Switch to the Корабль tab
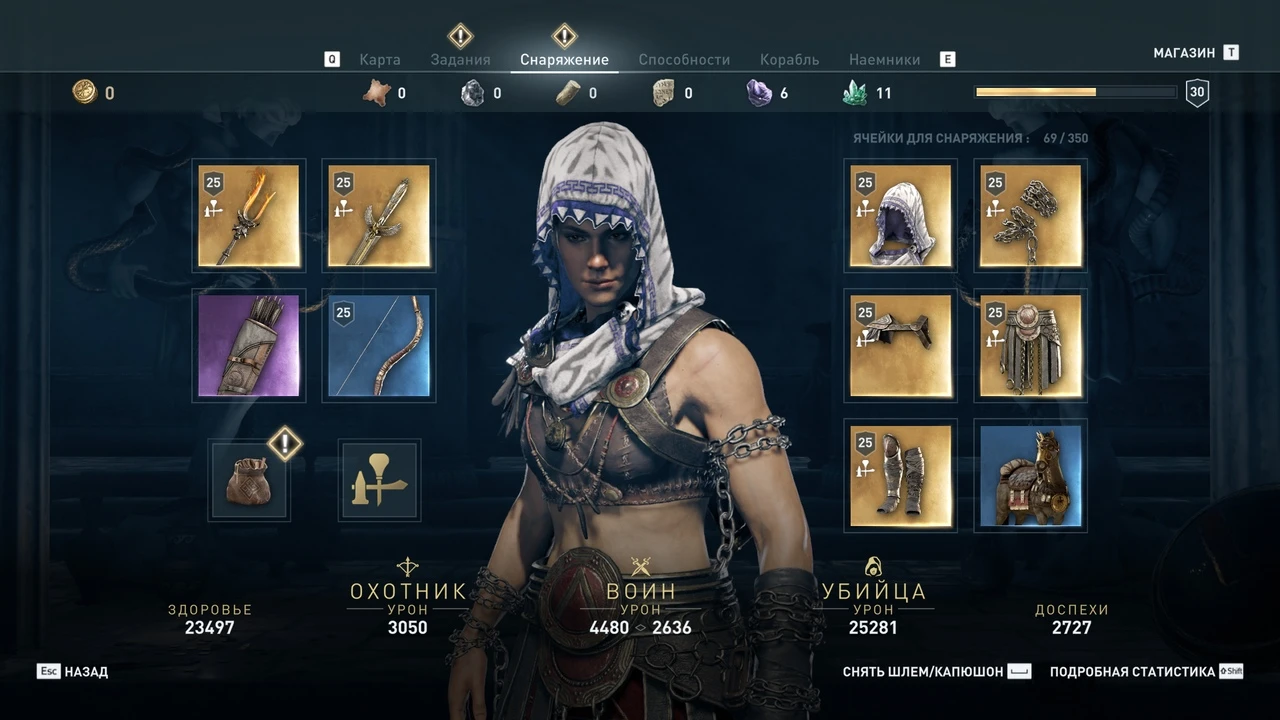The image size is (1280, 720). click(789, 59)
